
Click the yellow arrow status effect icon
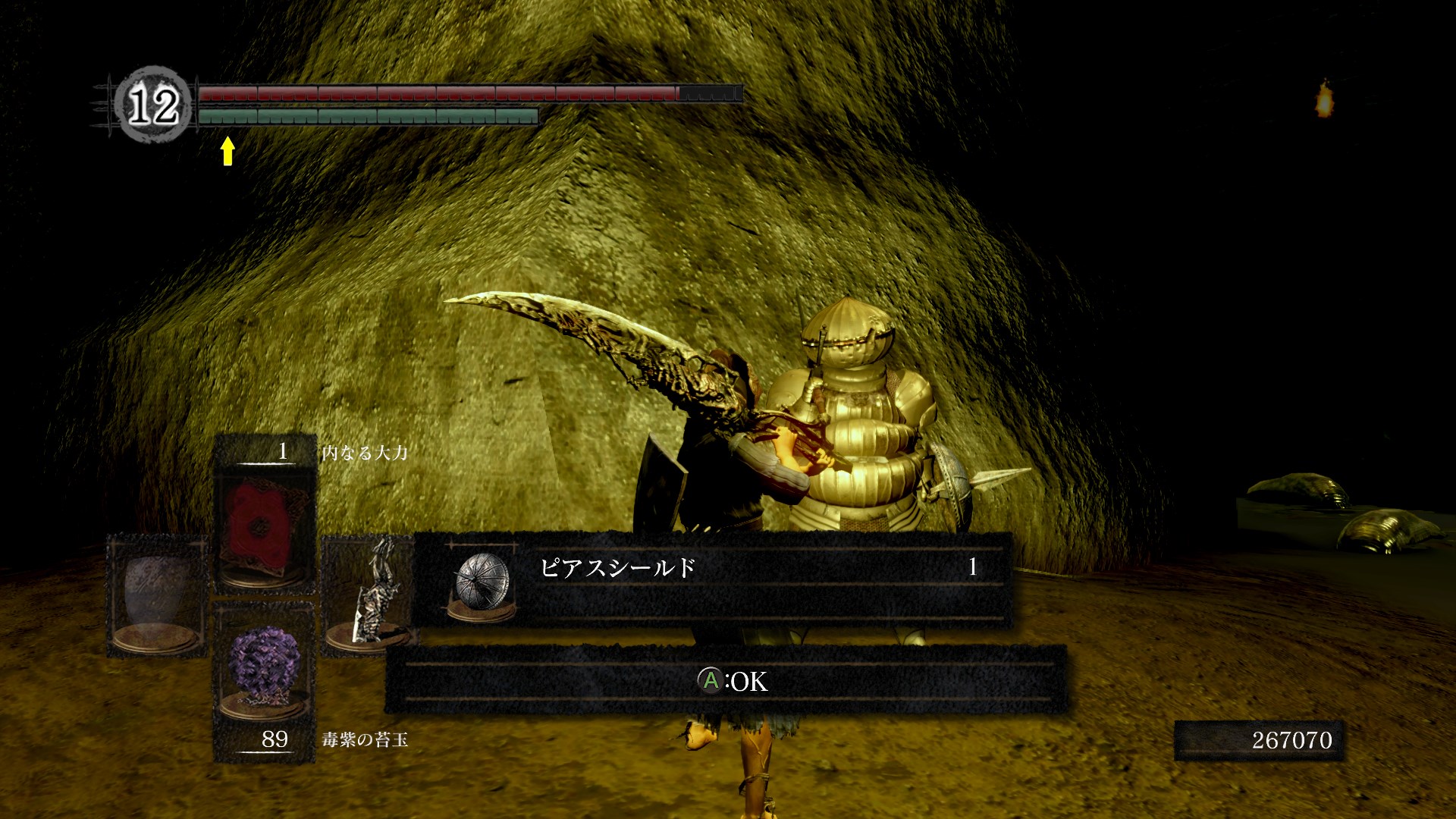(227, 151)
